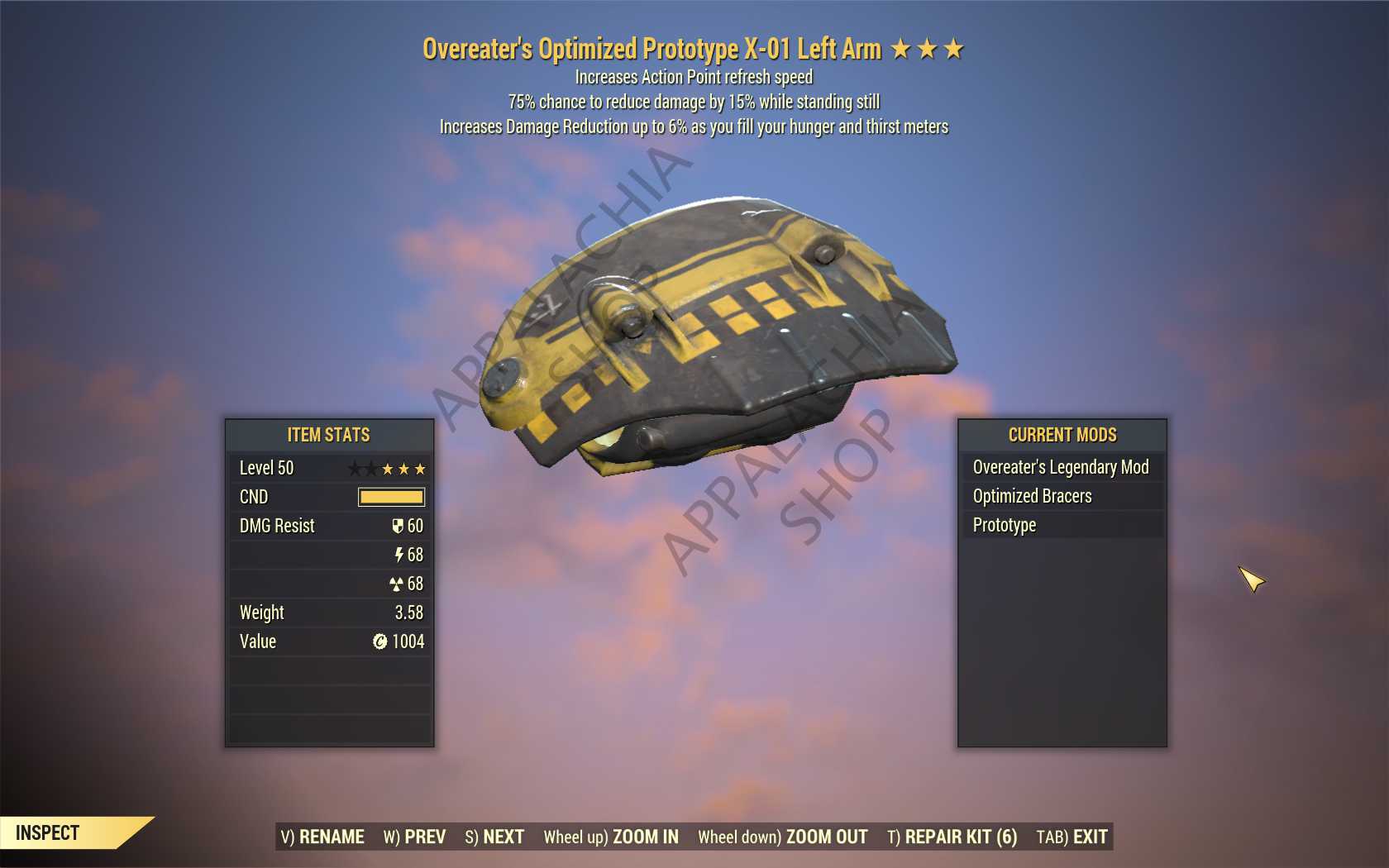Image resolution: width=1389 pixels, height=868 pixels.
Task: Click the yellow CND condition bar
Action: click(390, 496)
